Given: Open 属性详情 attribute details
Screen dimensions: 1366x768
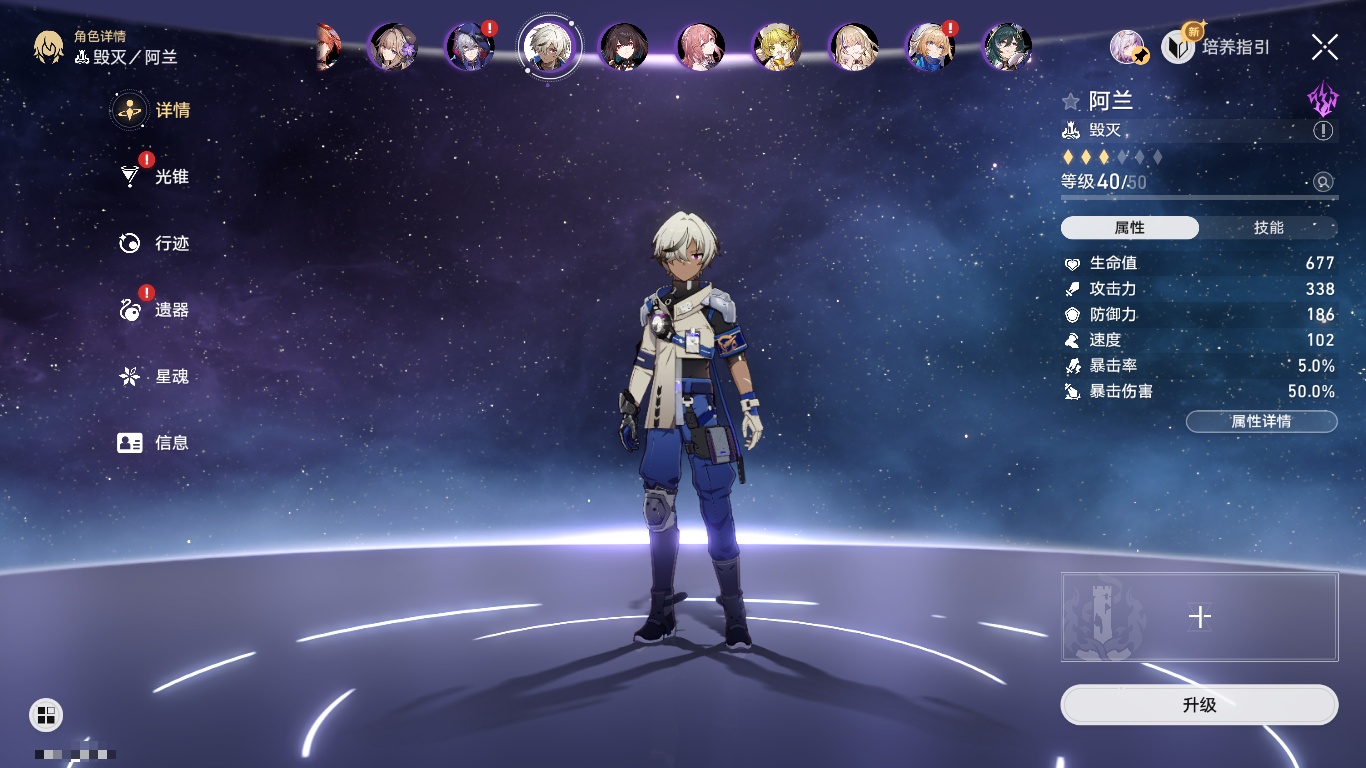Looking at the screenshot, I should 1261,421.
